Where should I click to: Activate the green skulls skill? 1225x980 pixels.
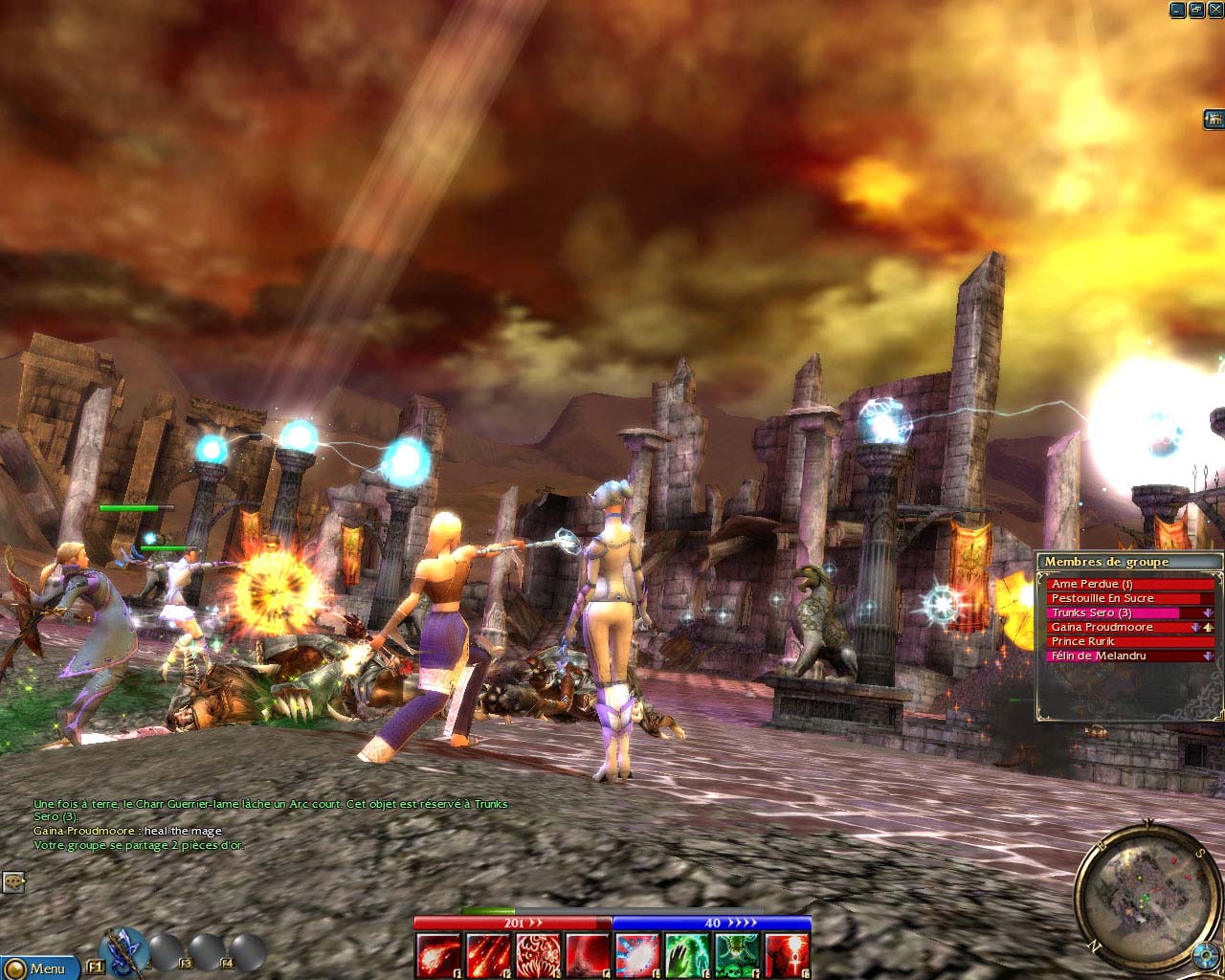(737, 955)
